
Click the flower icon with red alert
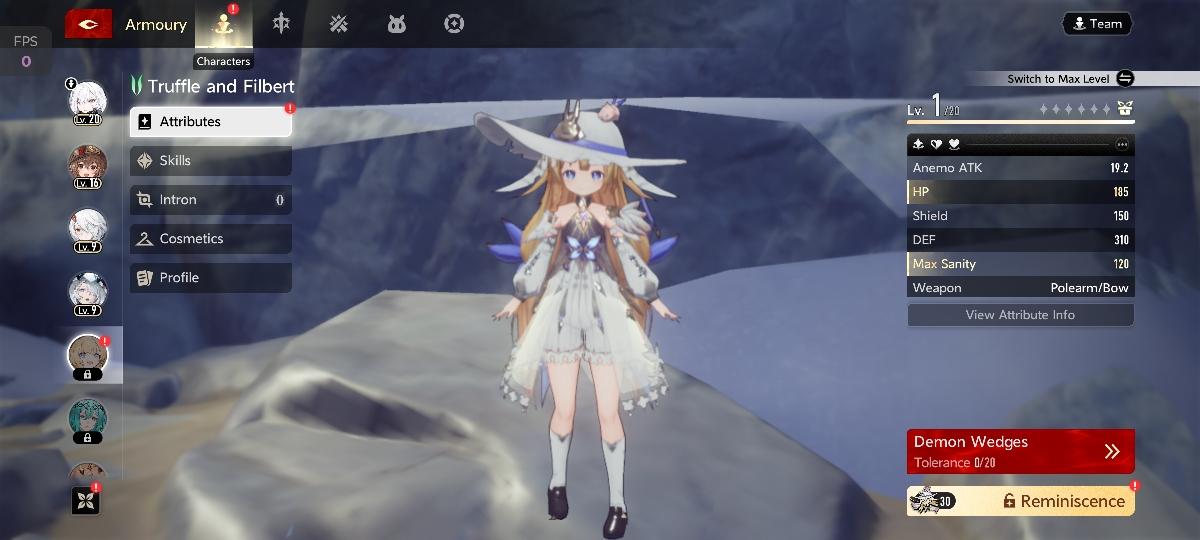86,500
